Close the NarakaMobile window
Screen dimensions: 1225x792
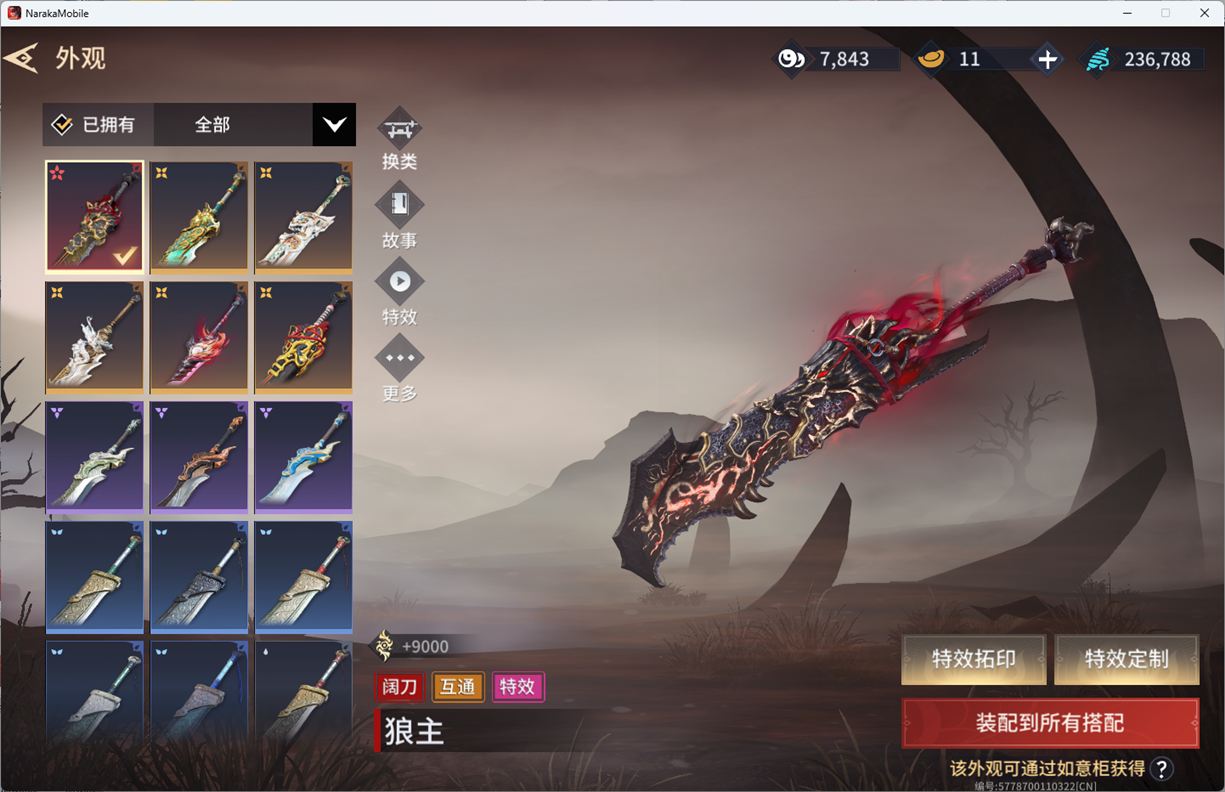1204,13
